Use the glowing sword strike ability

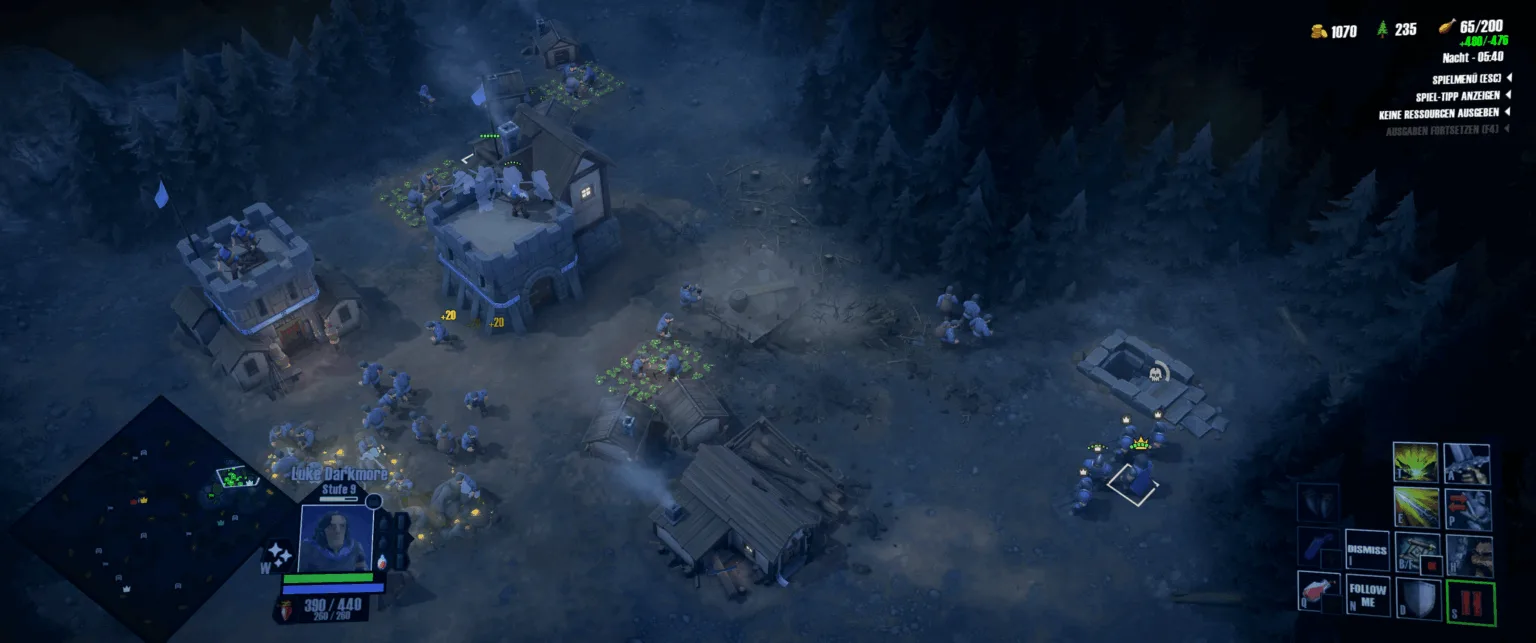[1415, 507]
